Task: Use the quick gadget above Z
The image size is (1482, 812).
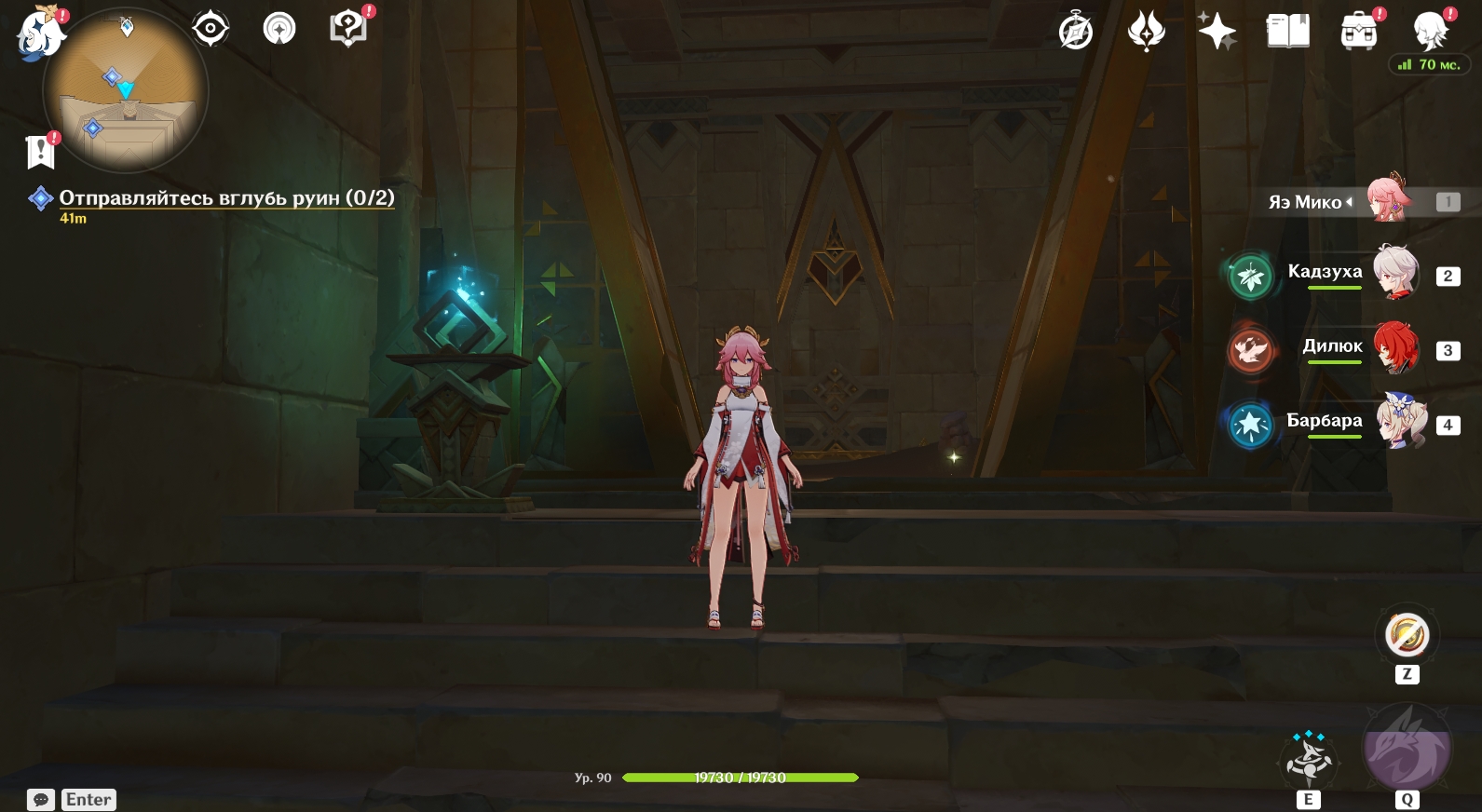Action: (x=1407, y=635)
